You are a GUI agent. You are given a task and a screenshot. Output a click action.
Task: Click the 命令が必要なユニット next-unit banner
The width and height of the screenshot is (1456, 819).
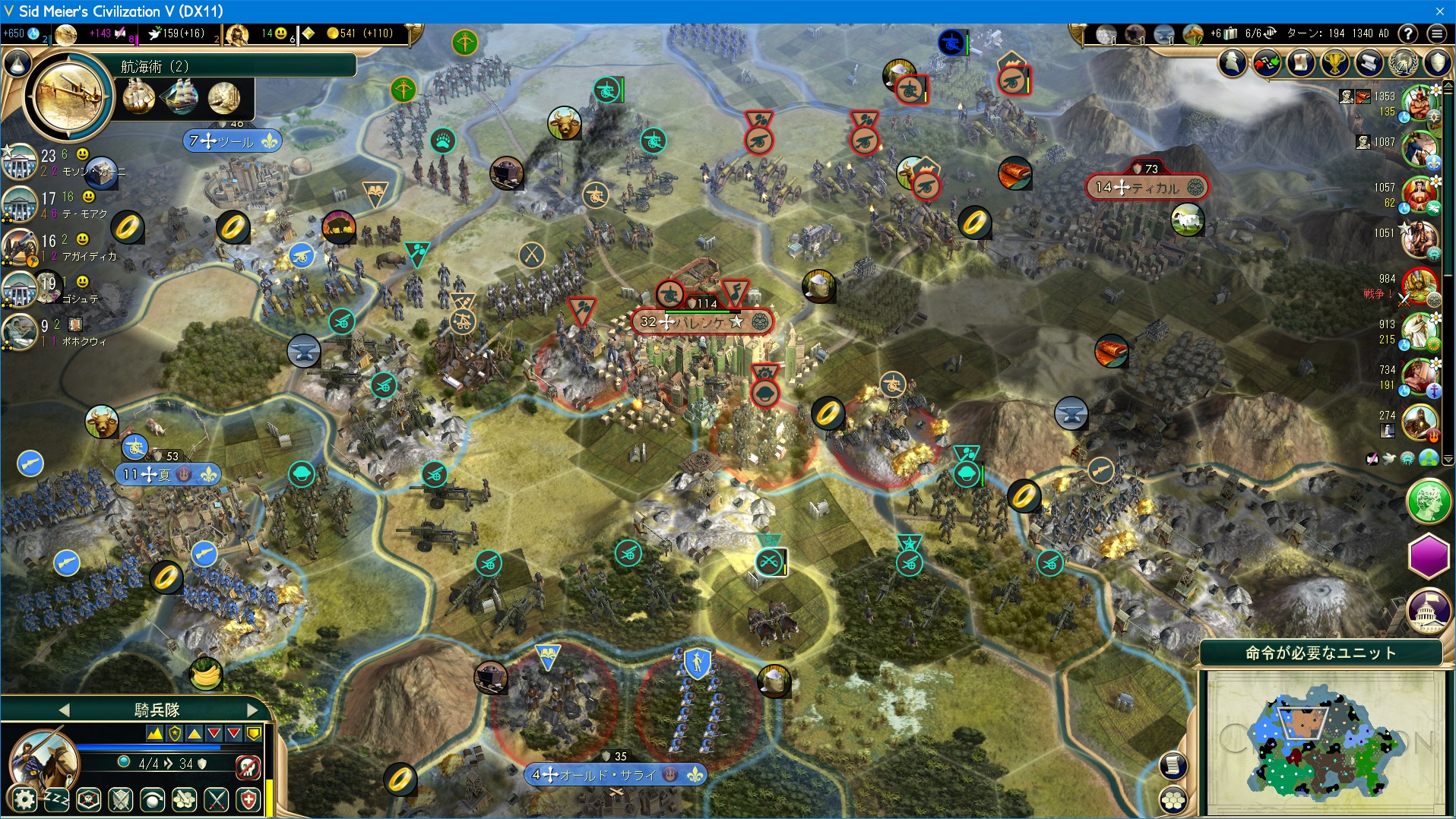click(x=1320, y=653)
